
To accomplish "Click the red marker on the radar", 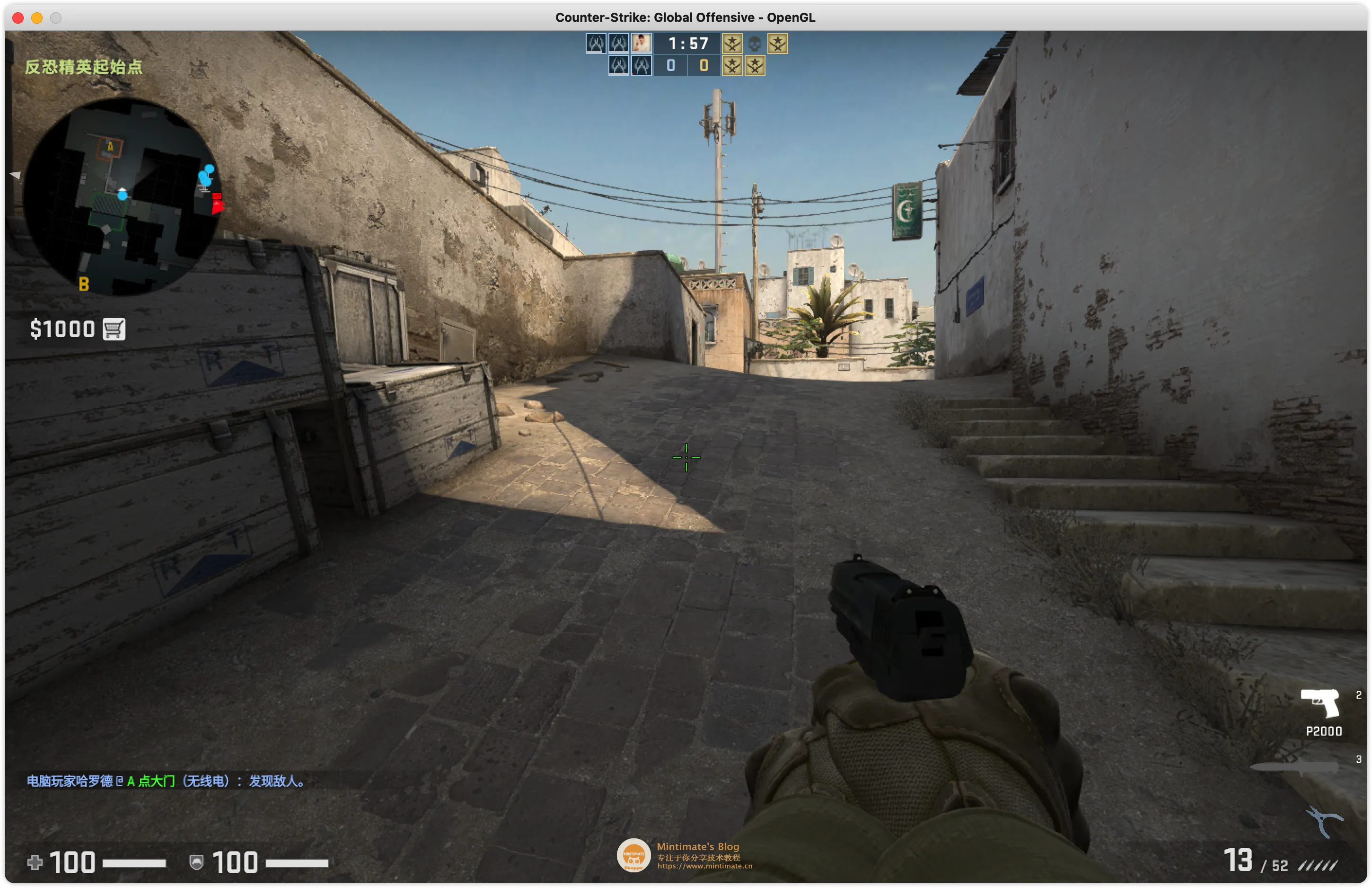I will click(x=217, y=204).
